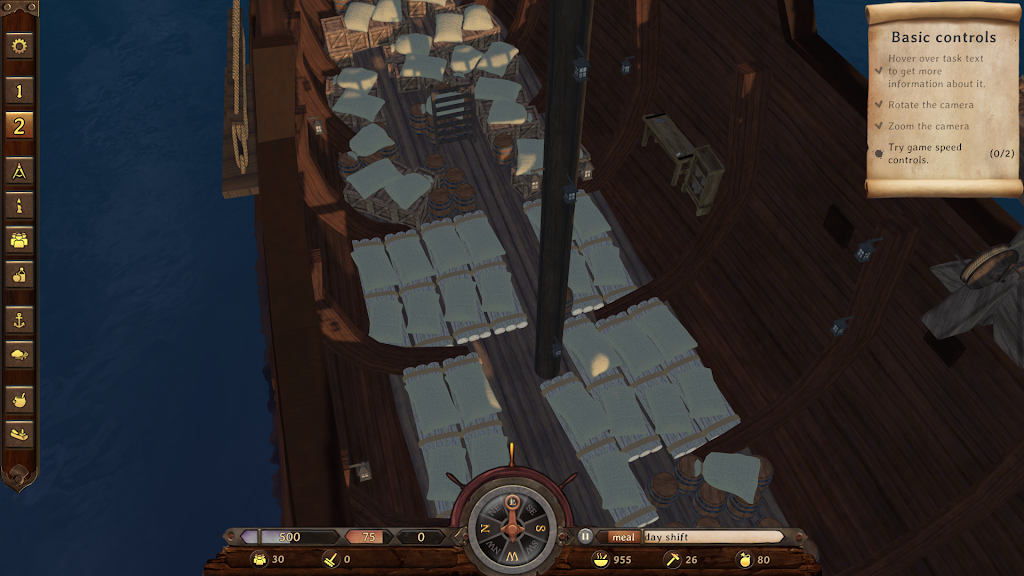Click the bottom sidebar boat icon

[20, 434]
